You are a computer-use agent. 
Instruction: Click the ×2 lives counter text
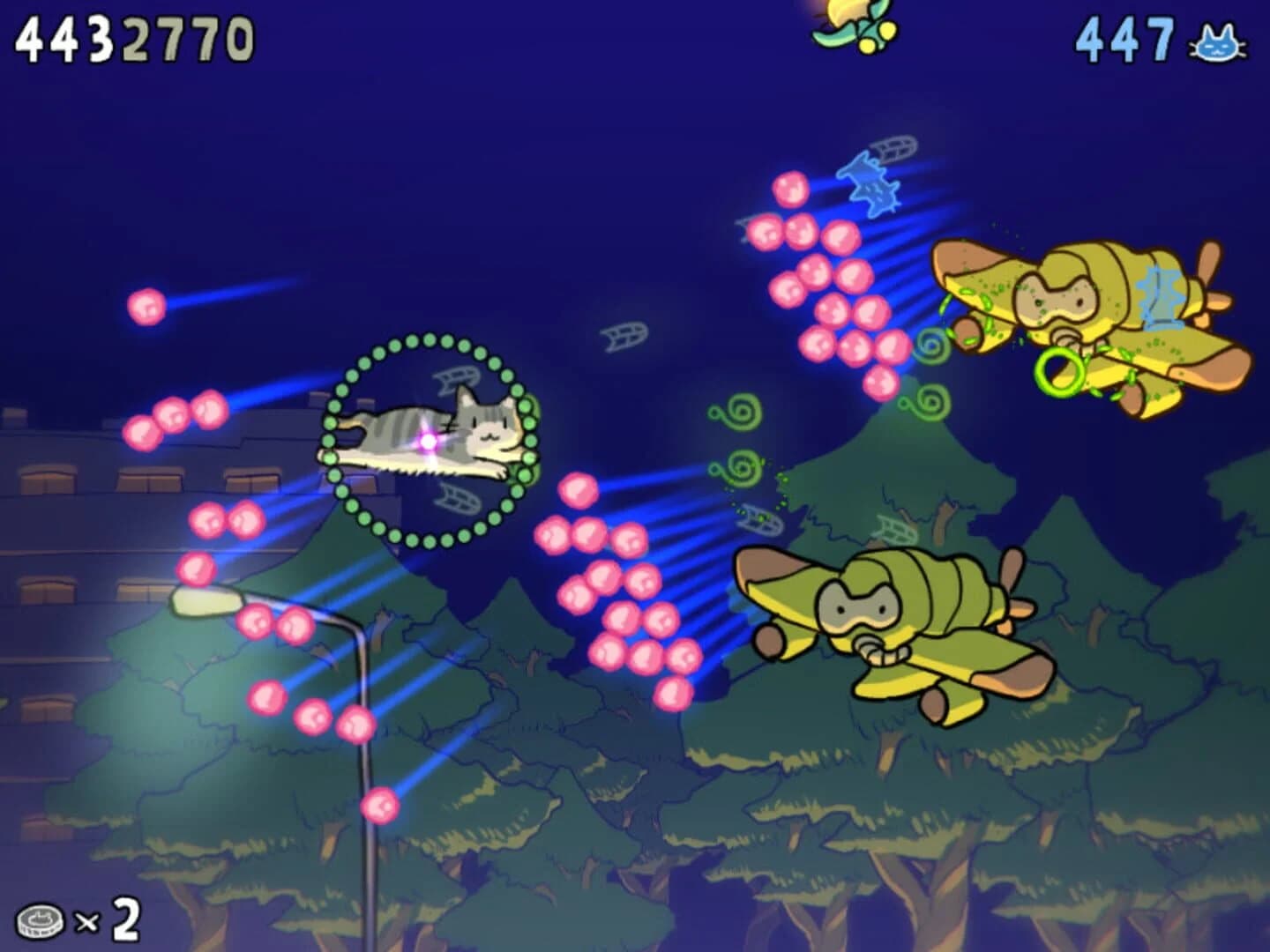click(106, 921)
